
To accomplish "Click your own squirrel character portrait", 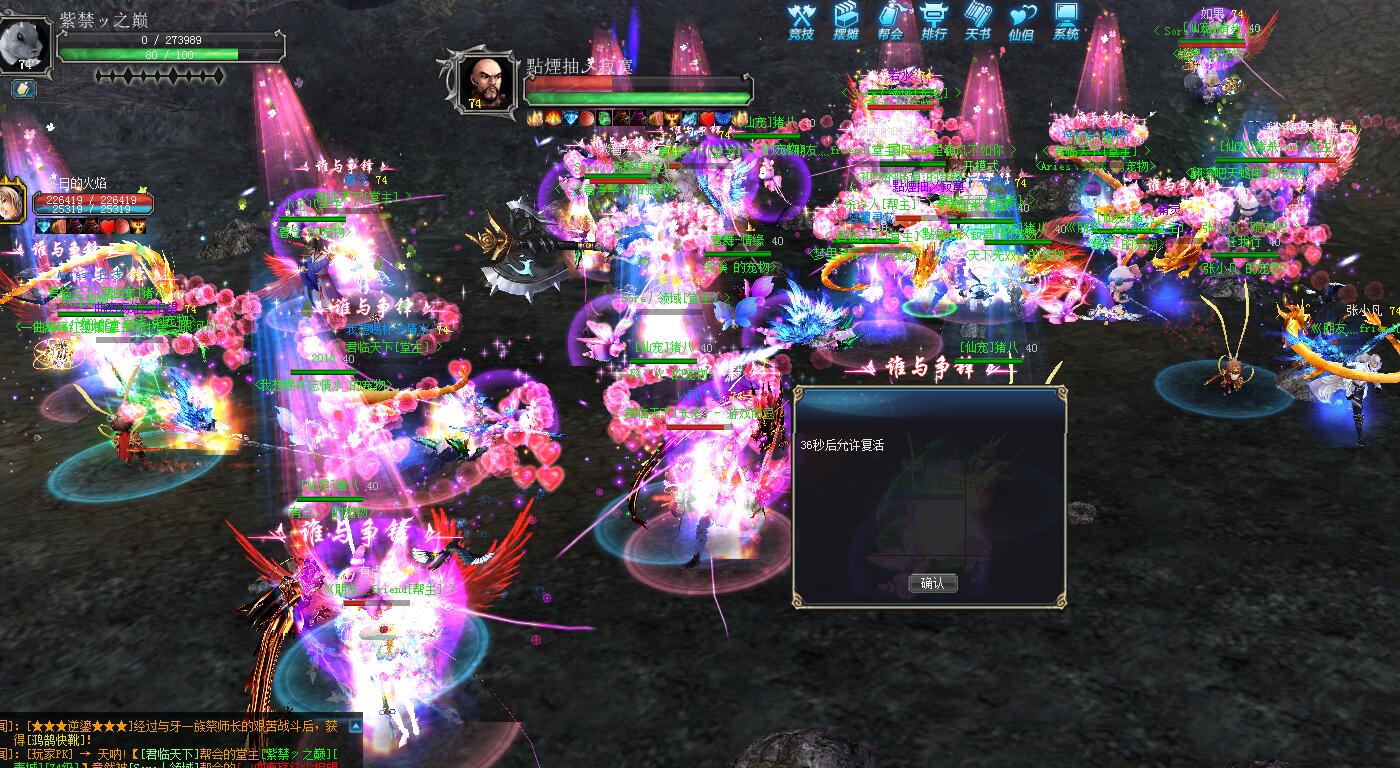I will coord(24,42).
